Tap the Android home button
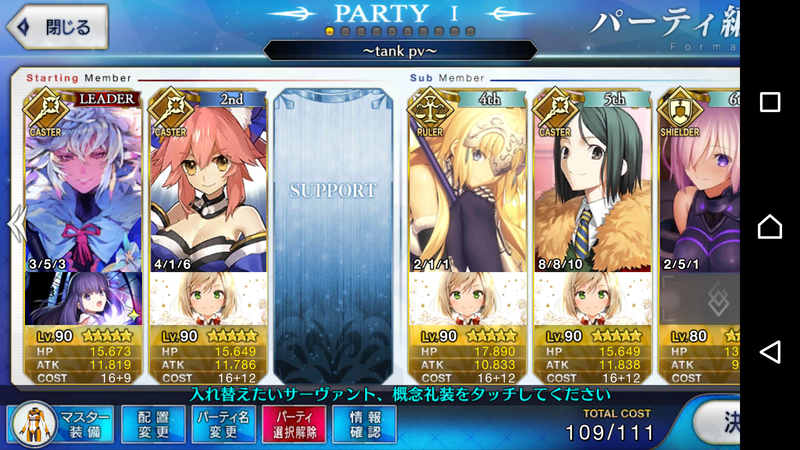Image resolution: width=800 pixels, height=450 pixels. point(770,227)
